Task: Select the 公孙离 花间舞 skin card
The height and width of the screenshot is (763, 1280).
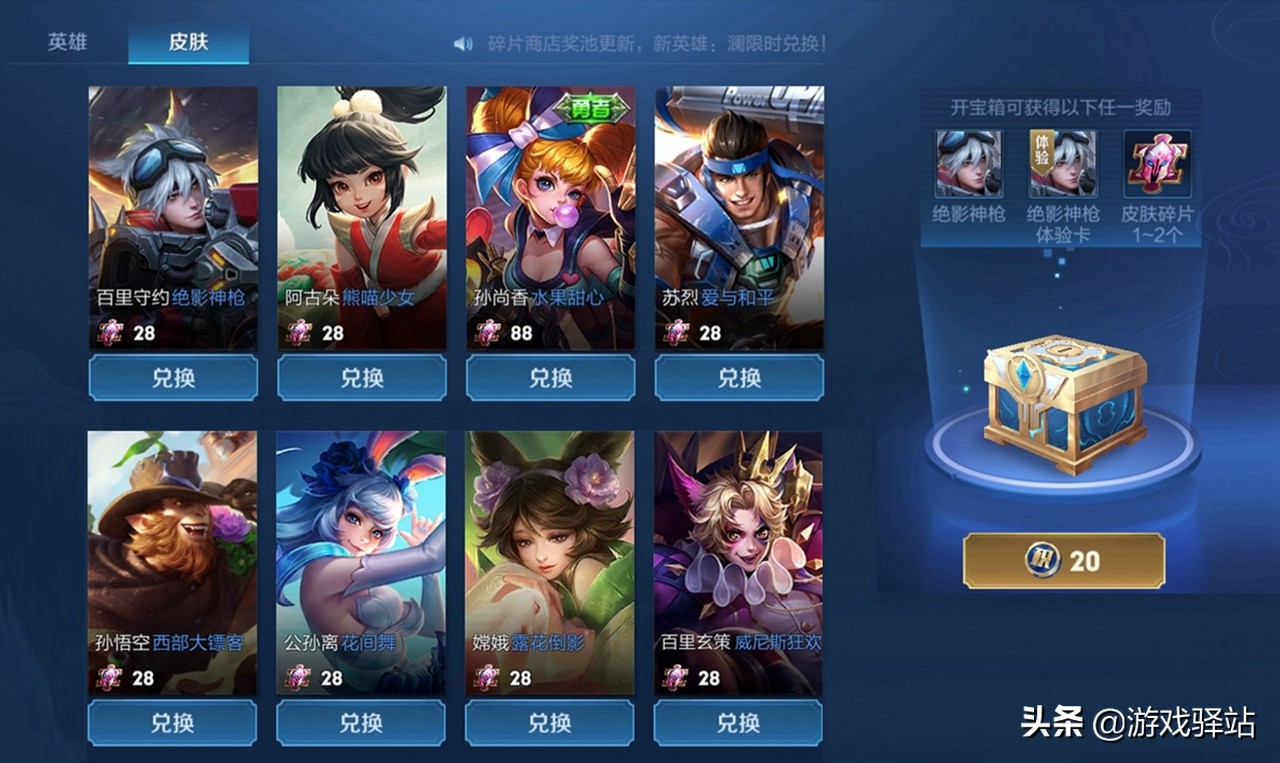Action: tap(361, 562)
